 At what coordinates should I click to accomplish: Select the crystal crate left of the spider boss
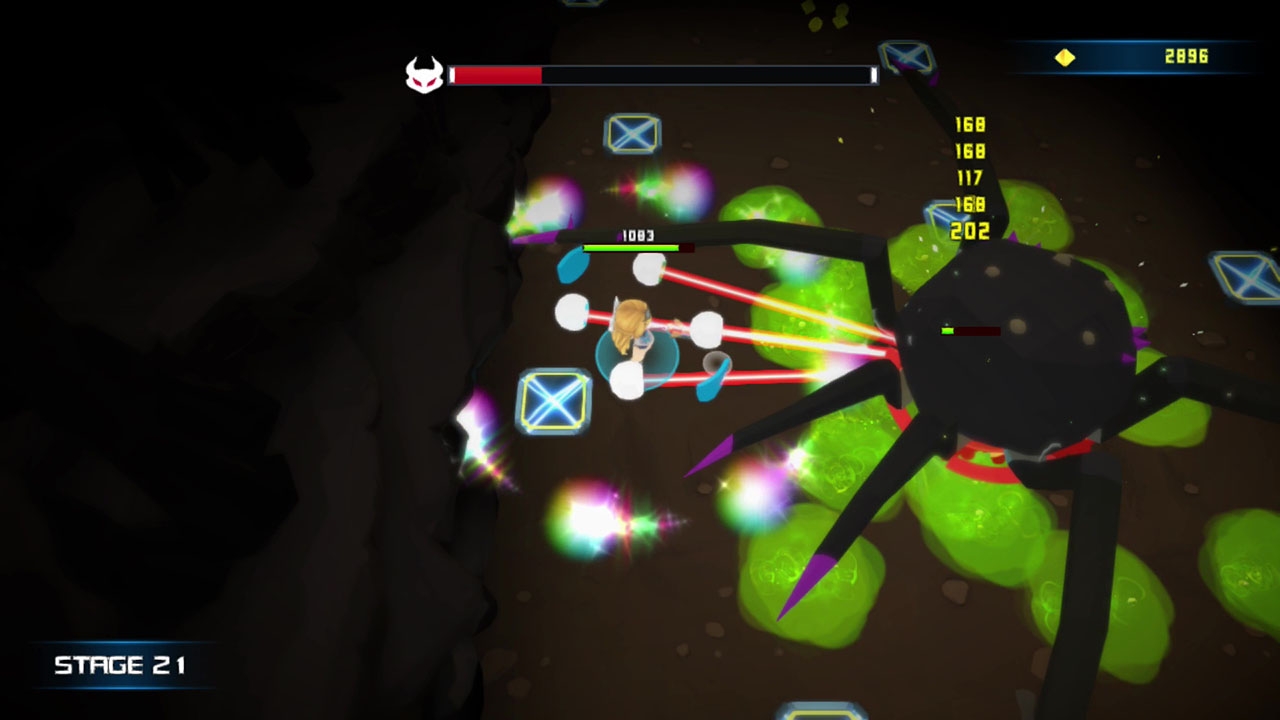pyautogui.click(x=943, y=216)
